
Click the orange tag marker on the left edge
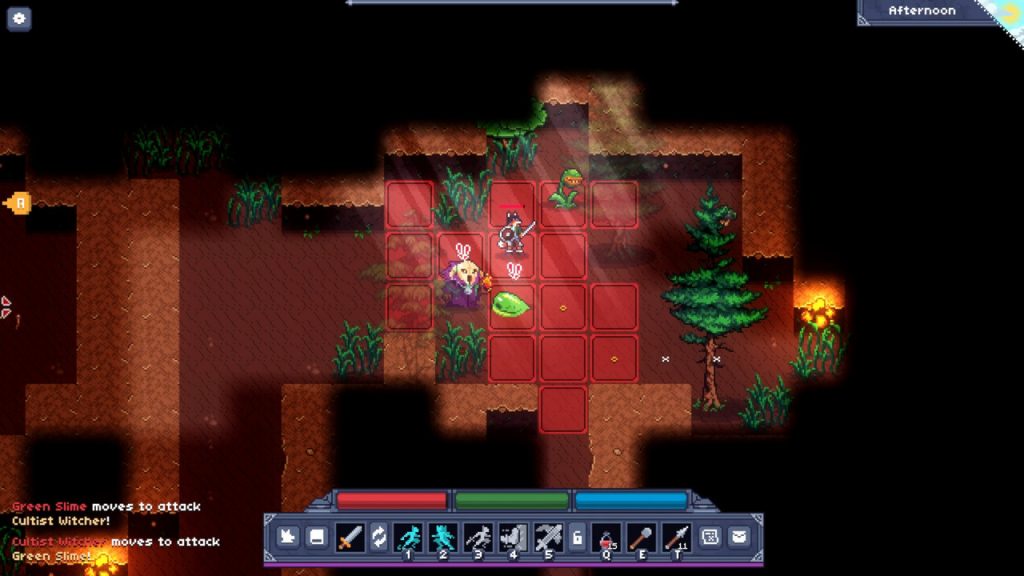click(18, 204)
